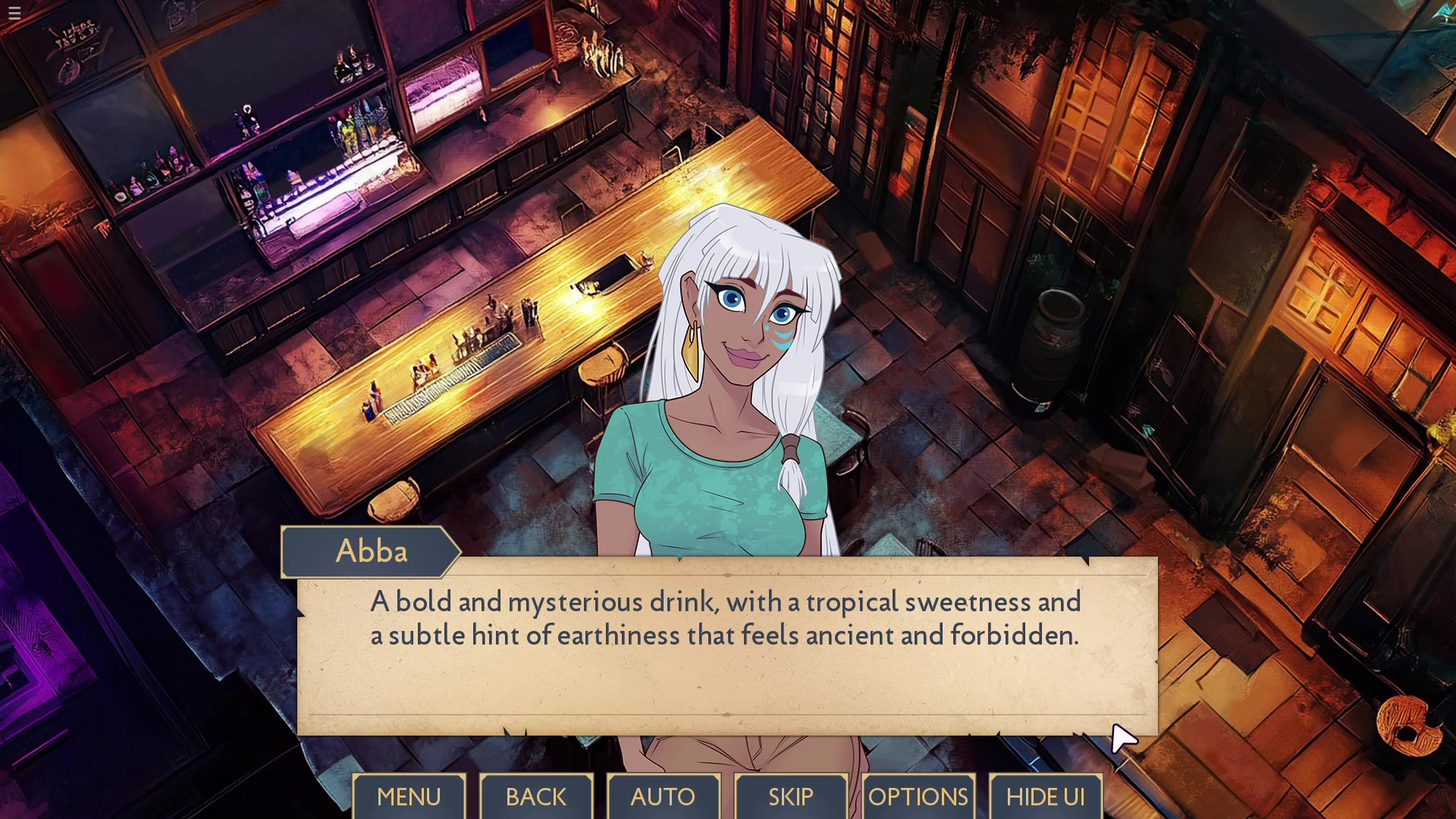Screen dimensions: 1456x819
Task: Go BACK to previous dialogue line
Action: [536, 796]
